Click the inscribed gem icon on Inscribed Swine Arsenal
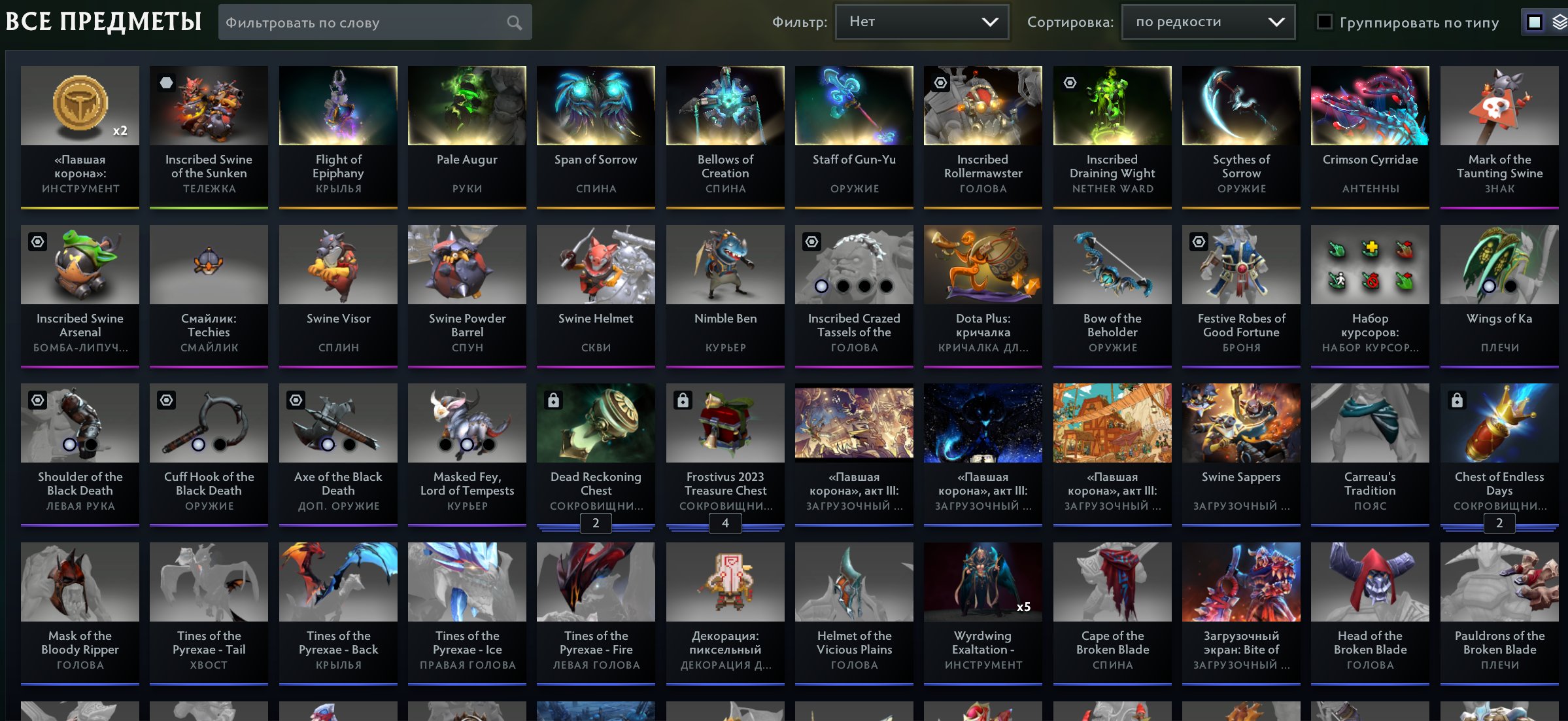This screenshot has width=1568, height=721. (x=37, y=241)
